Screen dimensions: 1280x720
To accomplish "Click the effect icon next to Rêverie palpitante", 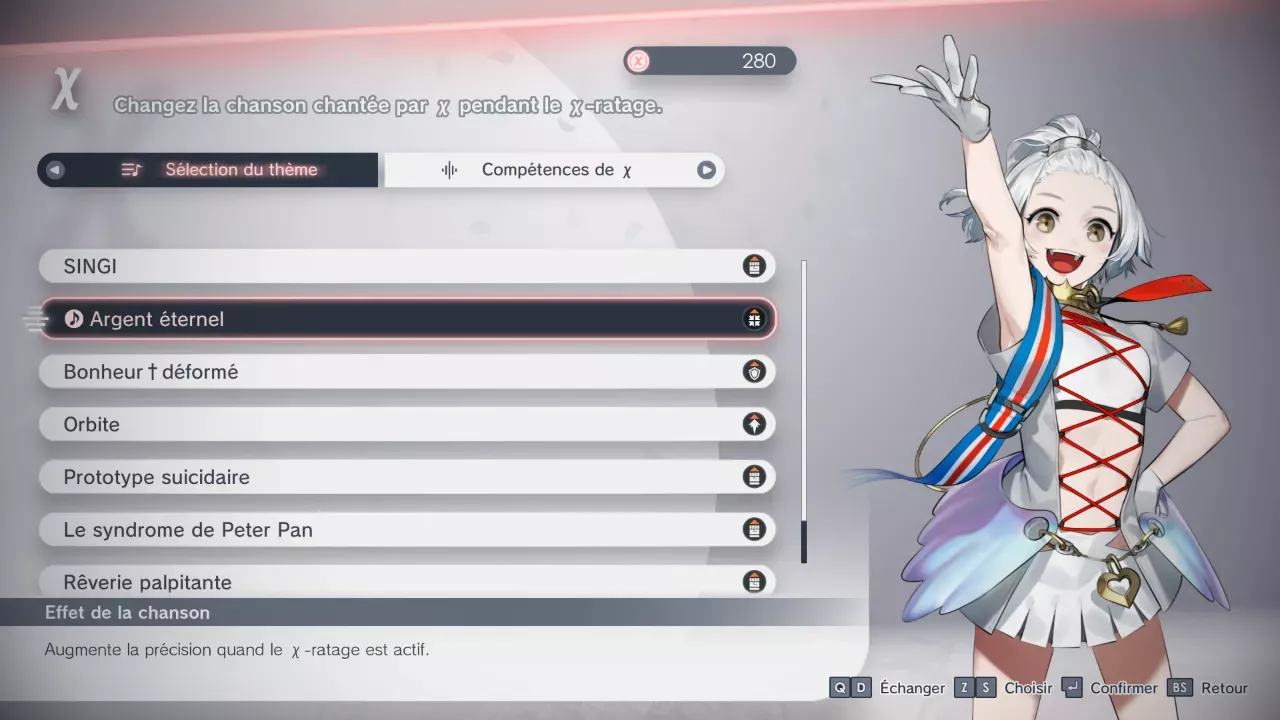I will [x=755, y=582].
